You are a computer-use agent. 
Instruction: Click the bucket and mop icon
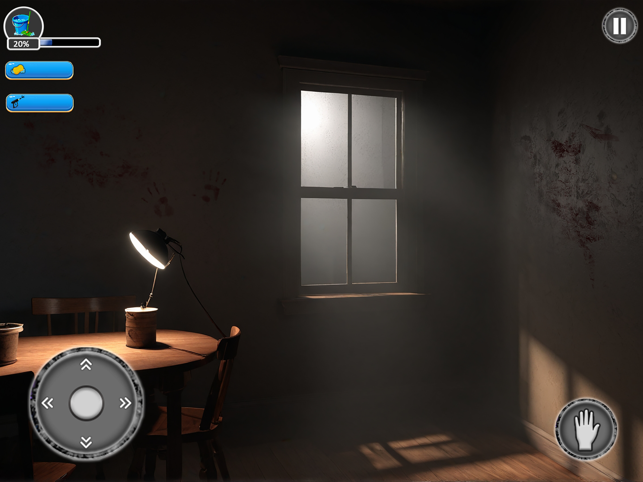[23, 22]
